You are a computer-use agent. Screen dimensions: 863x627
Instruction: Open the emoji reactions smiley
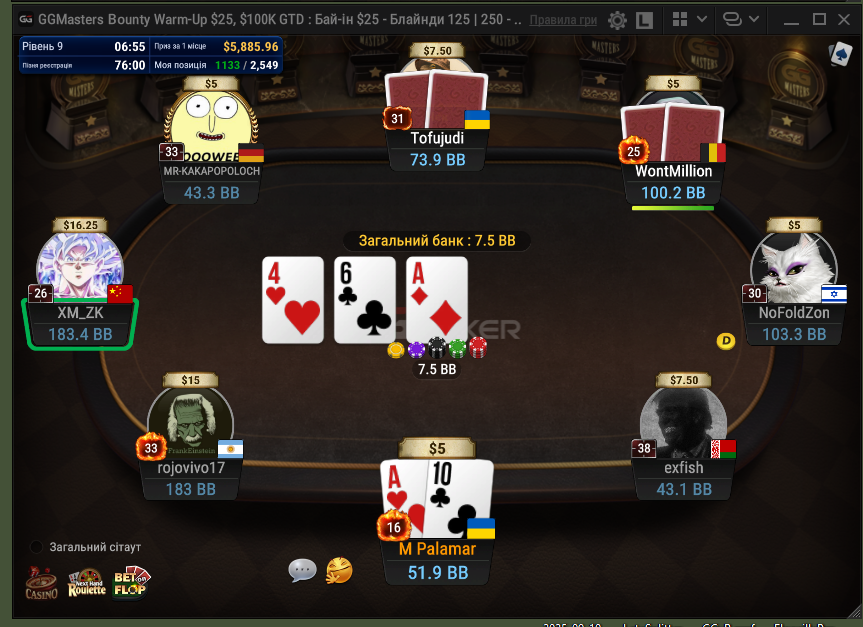339,570
